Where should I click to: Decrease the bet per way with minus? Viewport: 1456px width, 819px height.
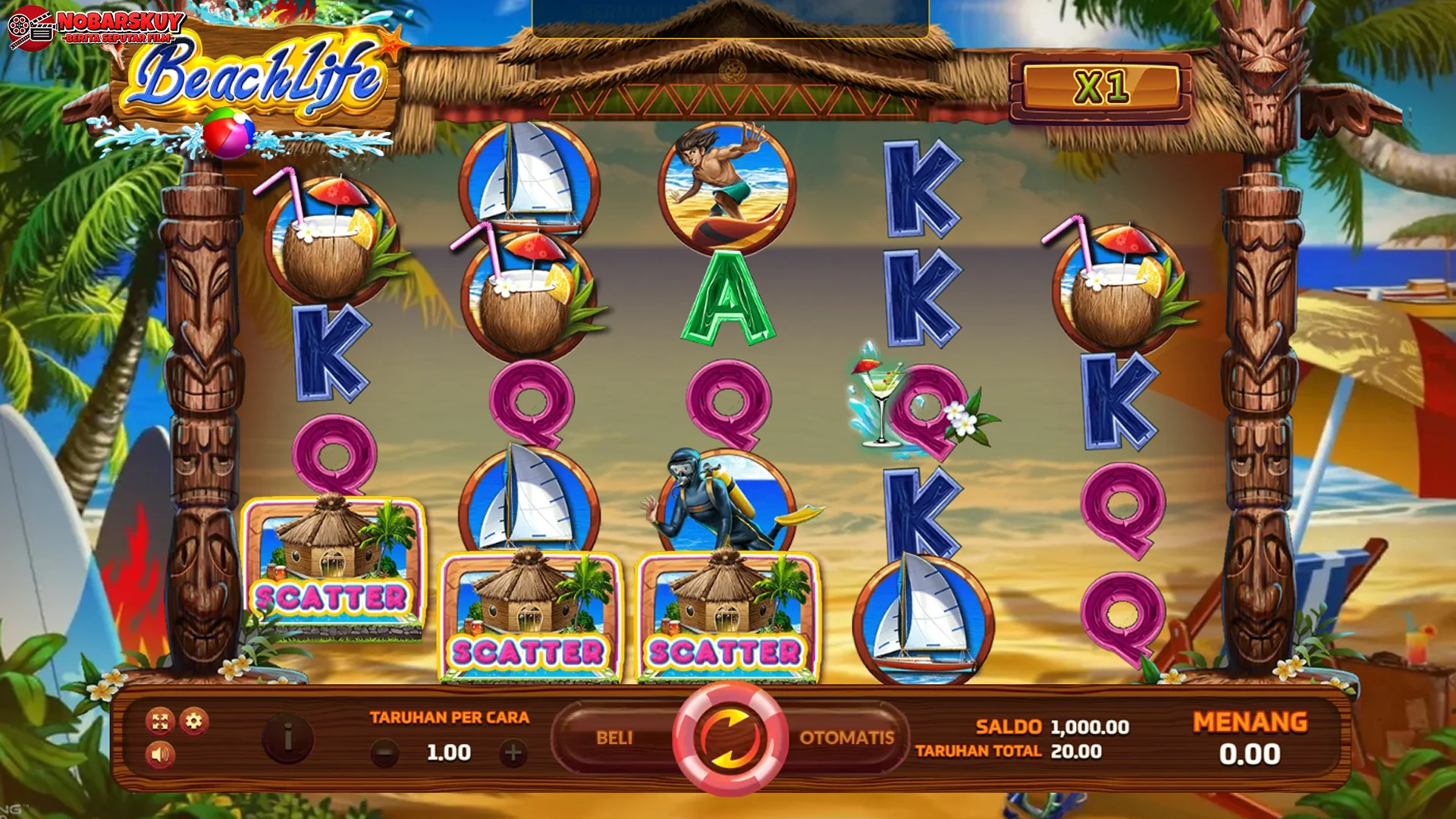tap(384, 753)
